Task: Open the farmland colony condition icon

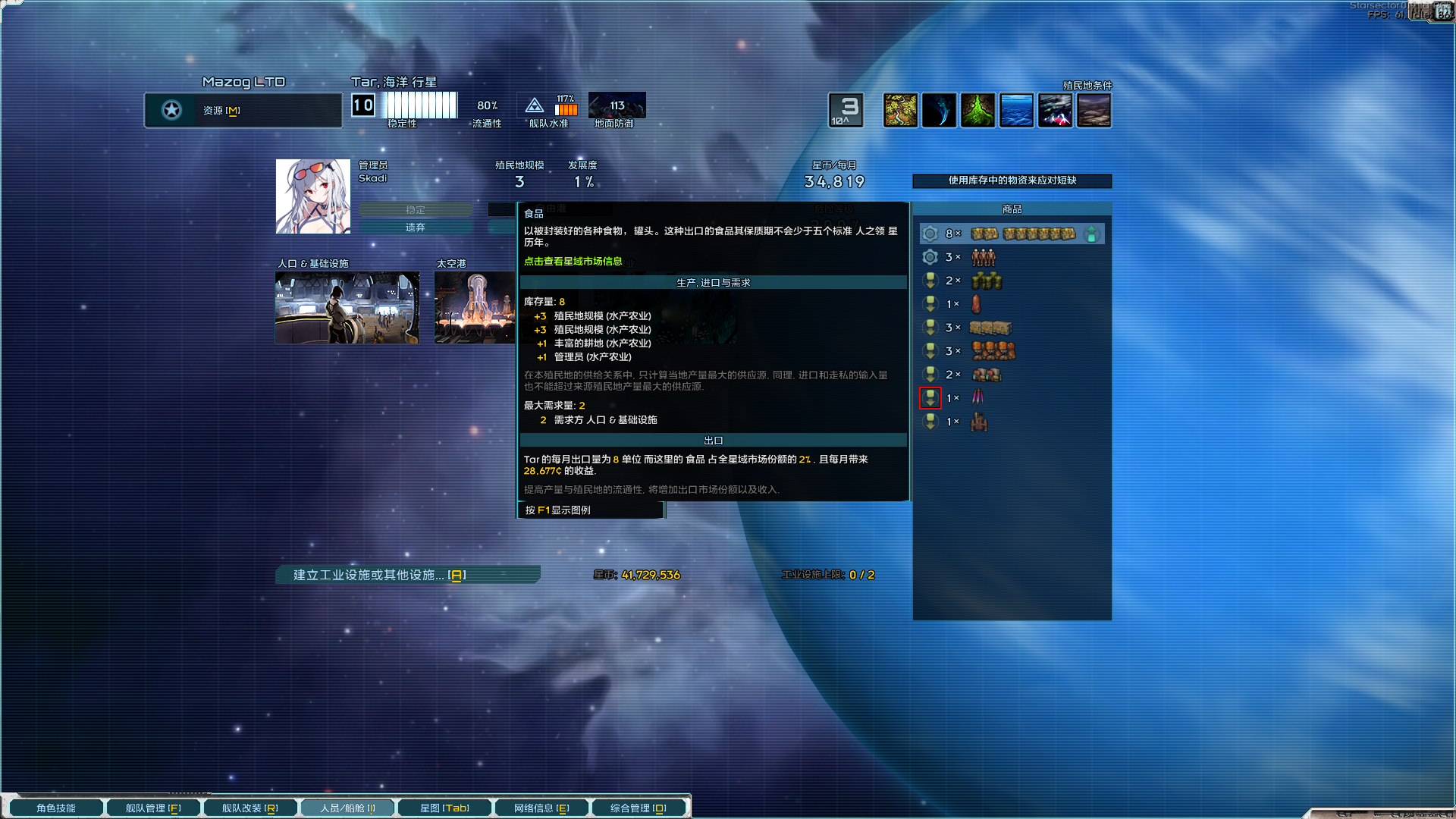Action: click(900, 110)
